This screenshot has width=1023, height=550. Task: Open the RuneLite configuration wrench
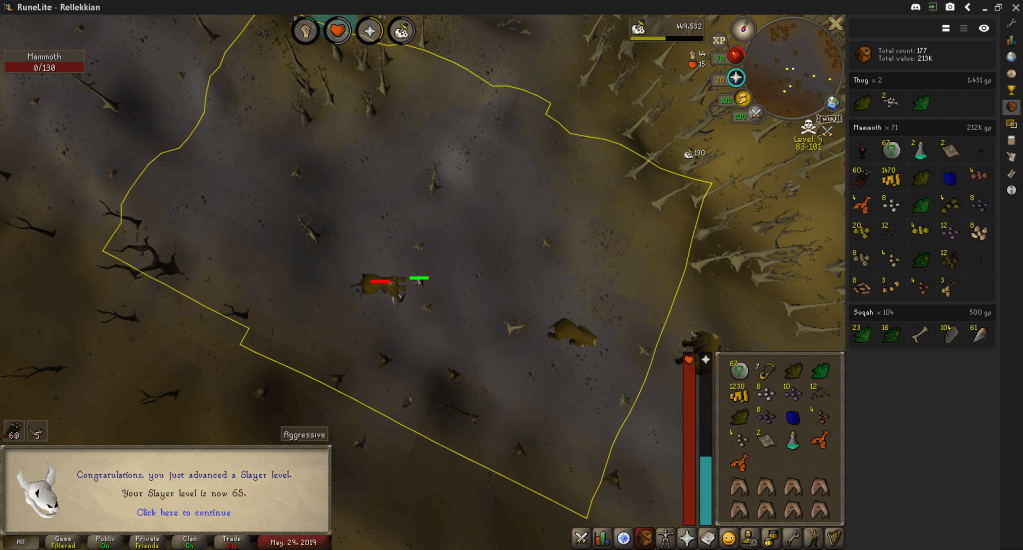pos(1011,23)
